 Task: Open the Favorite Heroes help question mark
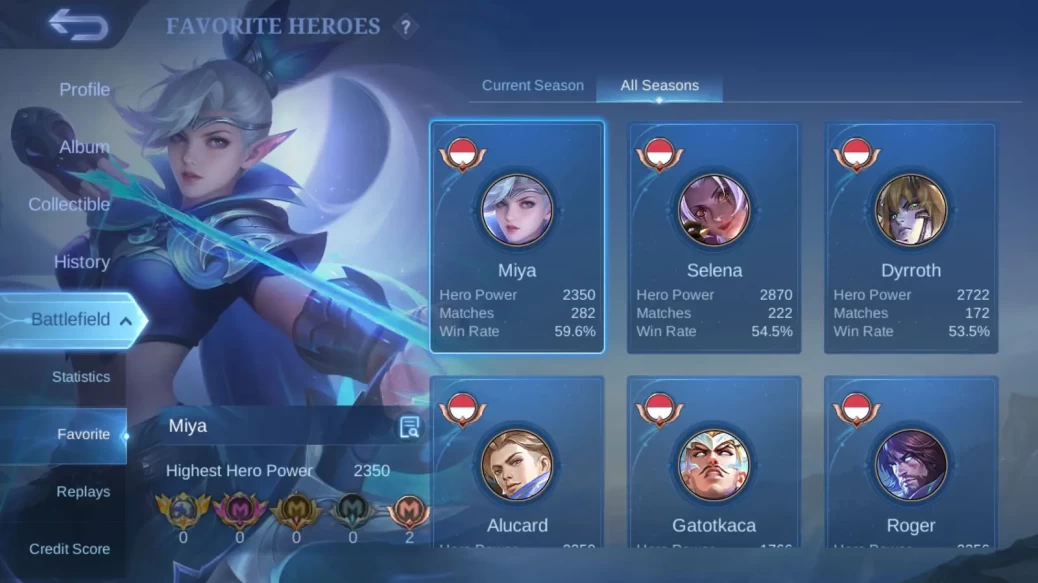pos(405,28)
